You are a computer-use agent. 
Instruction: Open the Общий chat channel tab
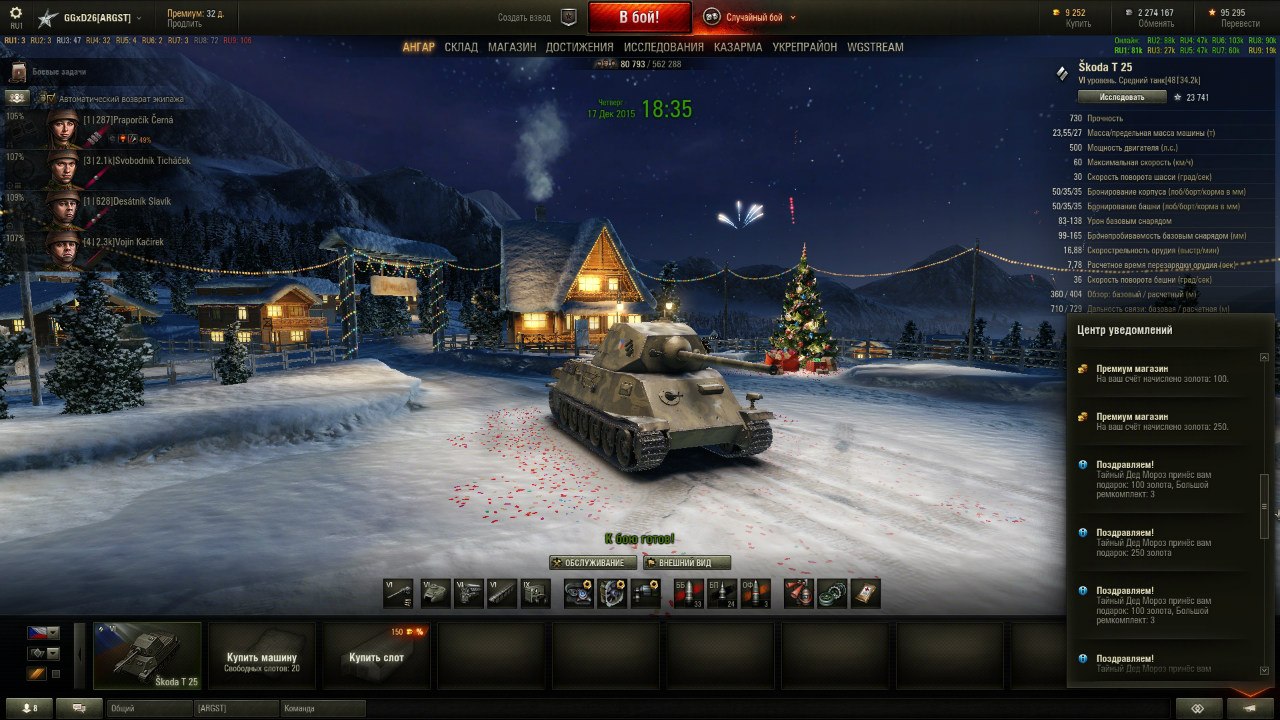point(150,708)
